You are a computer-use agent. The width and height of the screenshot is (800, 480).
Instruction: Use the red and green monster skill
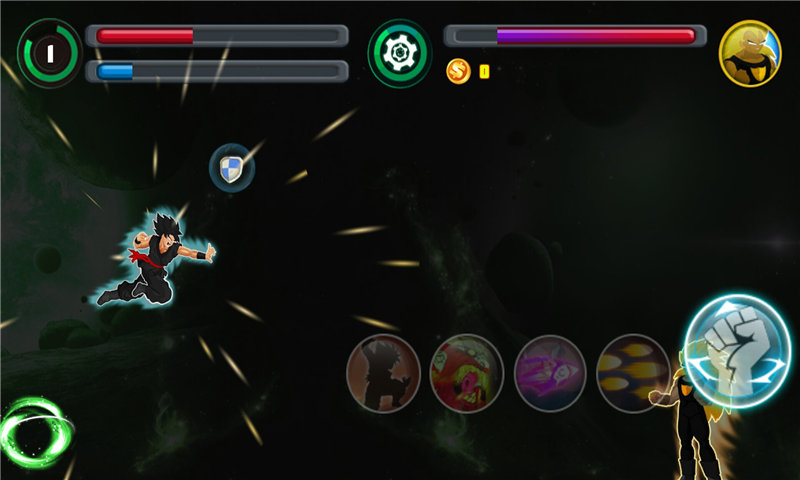point(466,373)
